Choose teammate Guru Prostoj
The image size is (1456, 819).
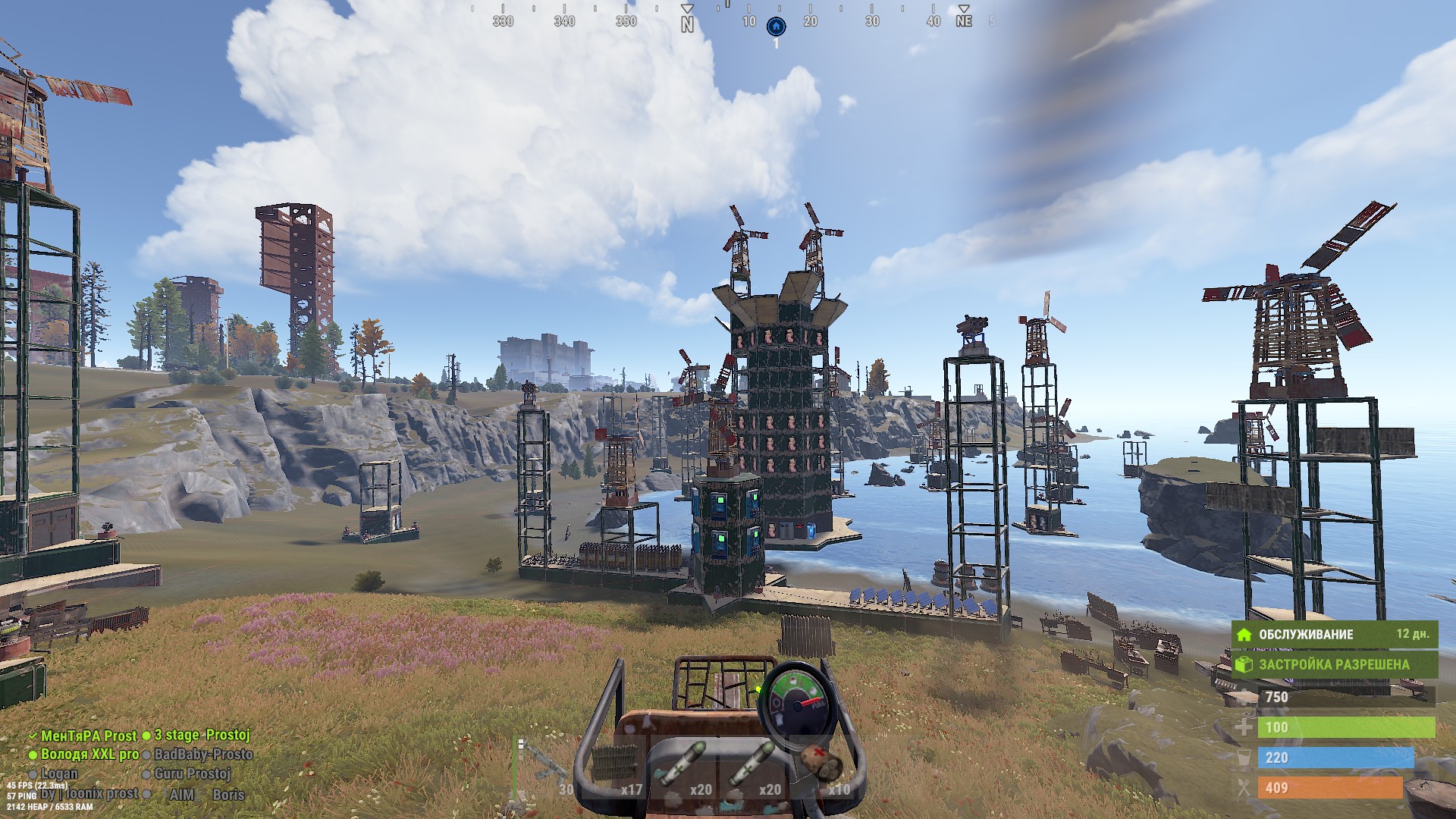click(193, 773)
